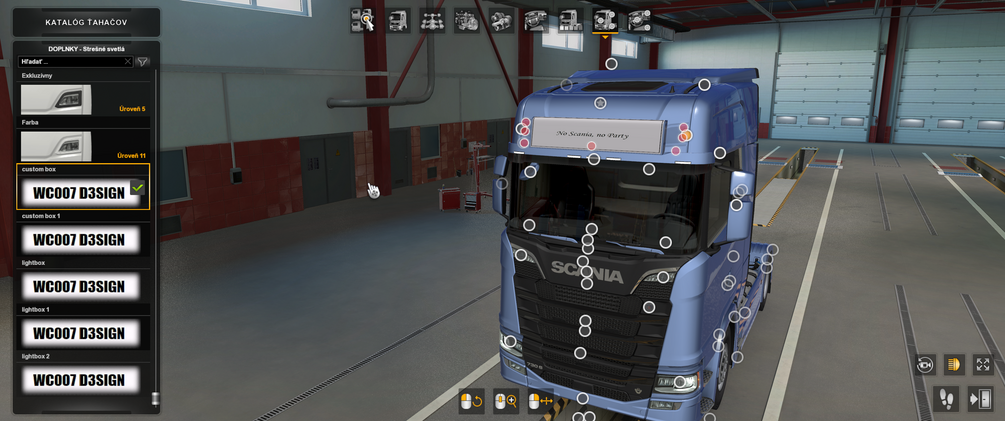Open the truck cabin category tab
This screenshot has height=421, width=1005.
398,20
